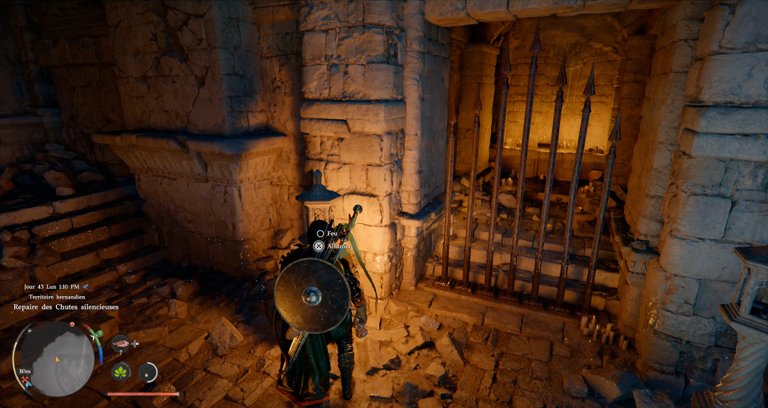Choose the Allumer fire interaction prompt
This screenshot has height=408, width=768.
tap(319, 244)
